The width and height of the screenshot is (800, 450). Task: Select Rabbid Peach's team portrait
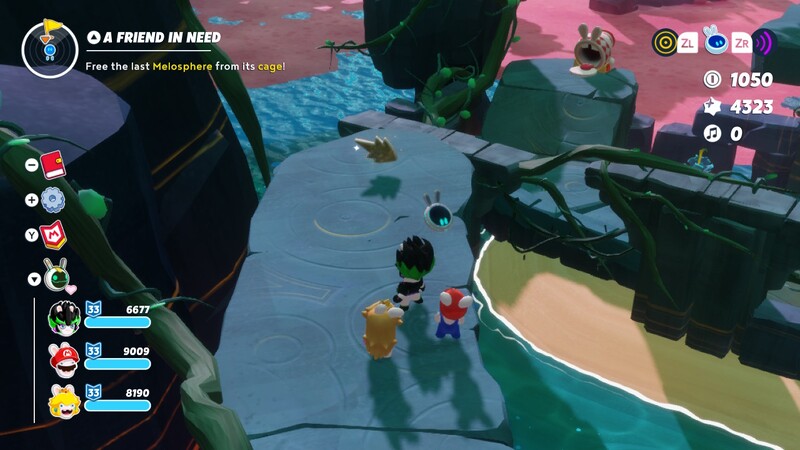click(x=63, y=402)
